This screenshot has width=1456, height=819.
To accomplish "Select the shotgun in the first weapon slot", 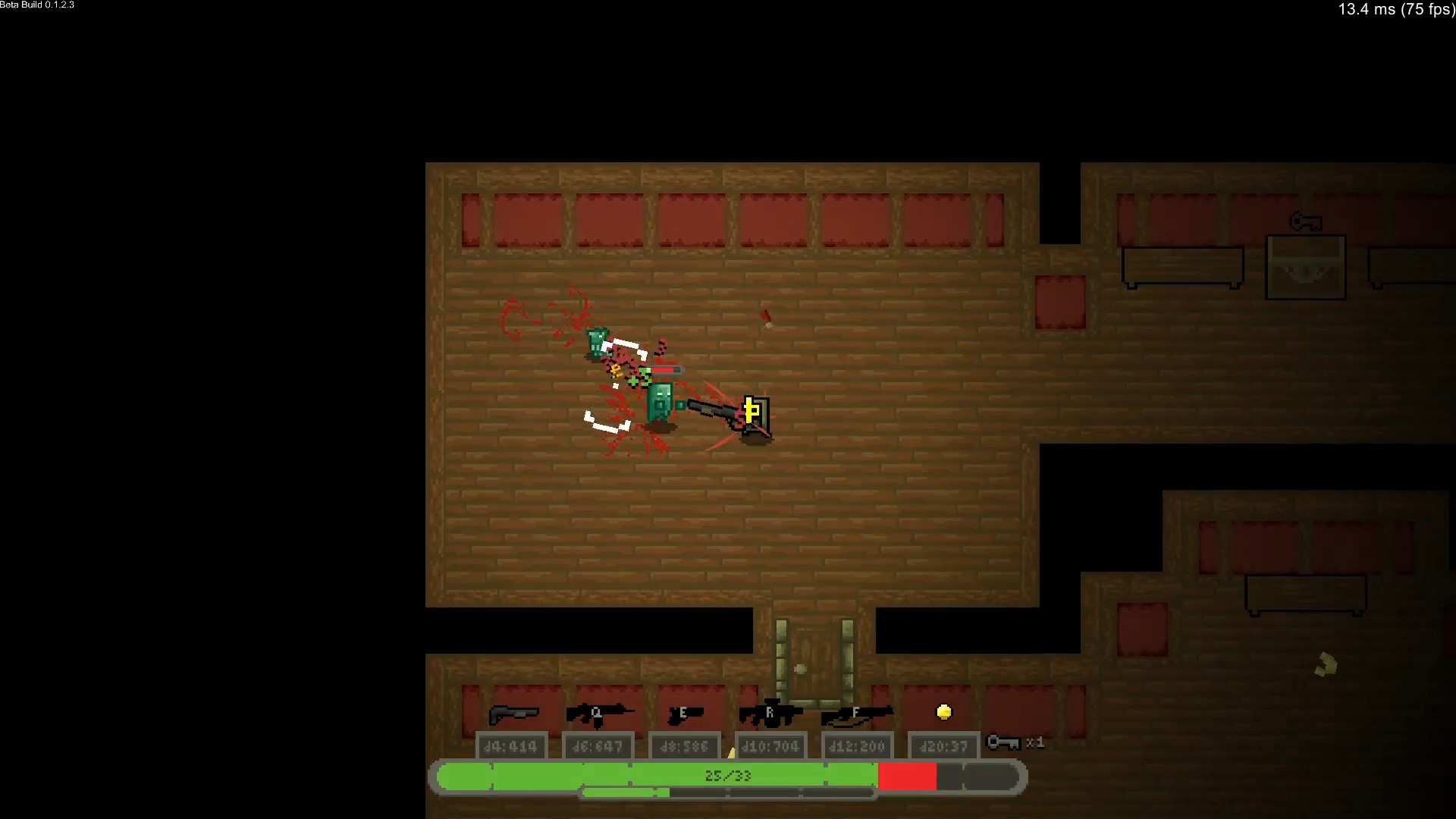I will (514, 714).
